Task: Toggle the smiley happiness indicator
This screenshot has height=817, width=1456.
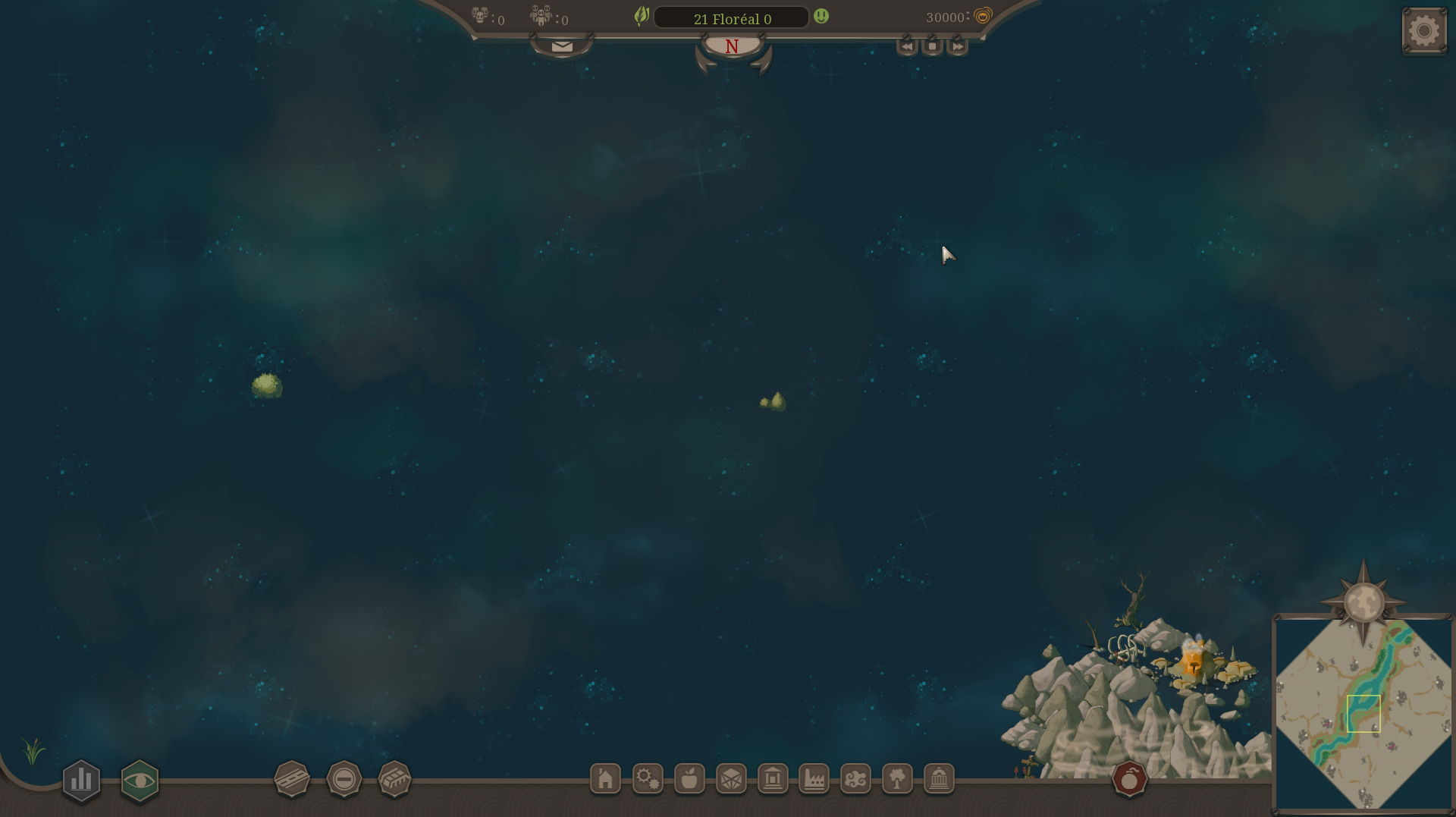Action: [x=821, y=16]
